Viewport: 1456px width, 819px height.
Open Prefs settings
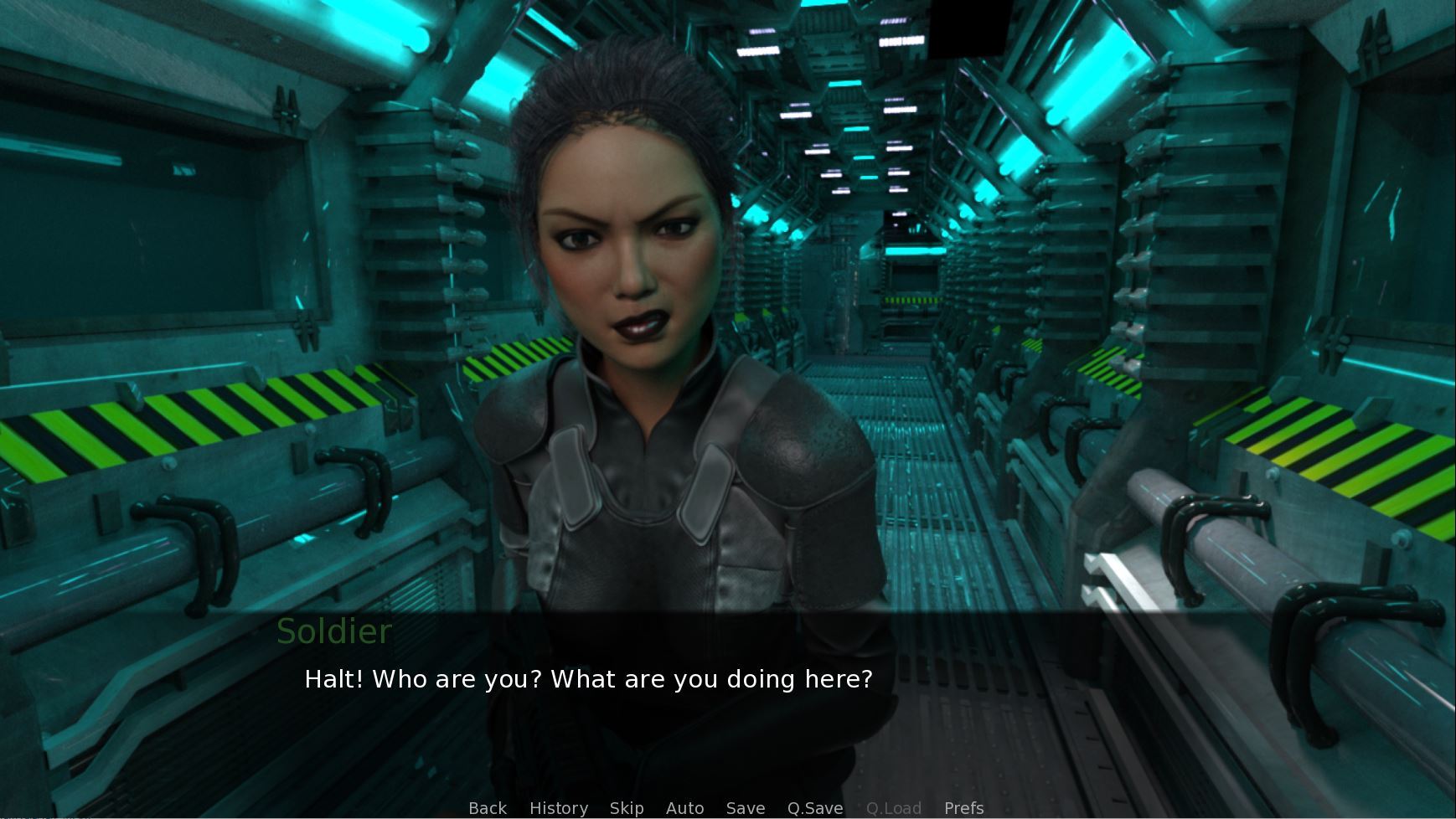point(963,808)
